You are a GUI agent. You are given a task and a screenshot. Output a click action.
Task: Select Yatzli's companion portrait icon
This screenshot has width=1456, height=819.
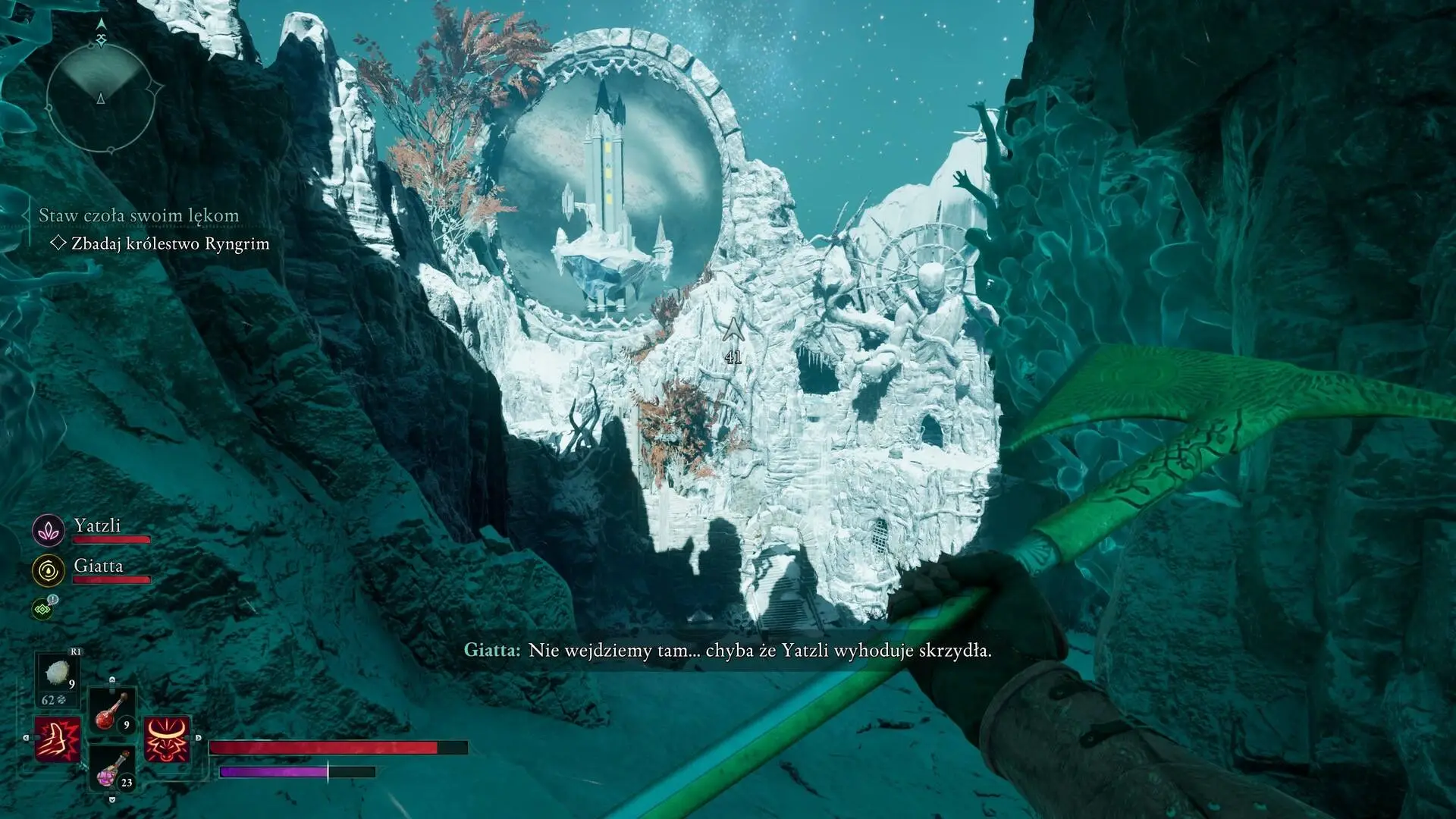49,531
